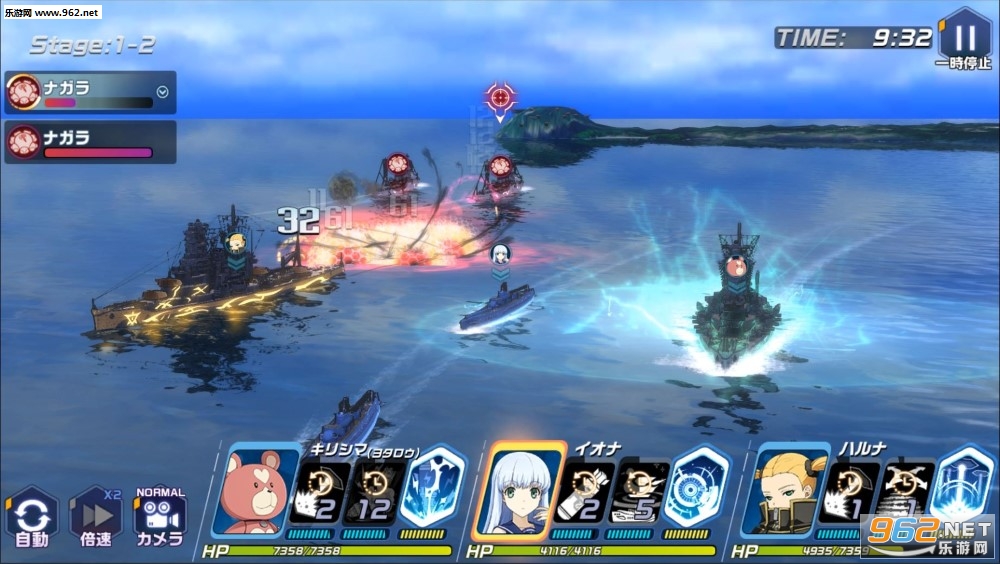The width and height of the screenshot is (1000, 564).
Task: Select Kirishima's teddy bear portrait
Action: coord(259,494)
